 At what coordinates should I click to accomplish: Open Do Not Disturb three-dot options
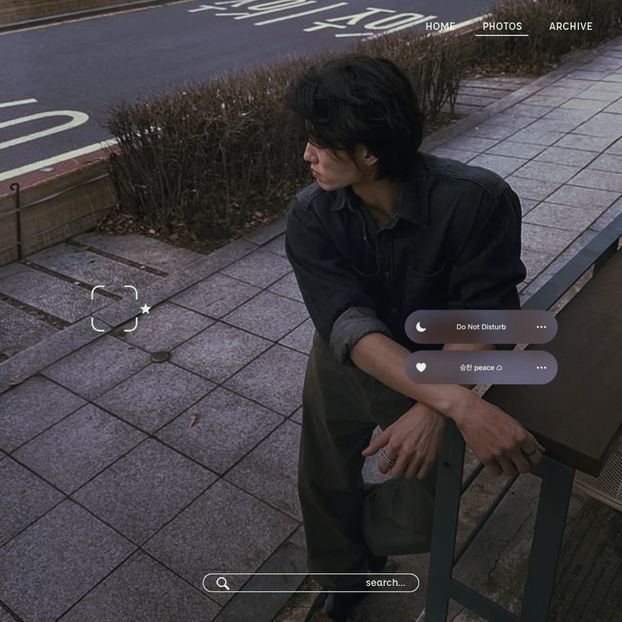[x=541, y=327]
